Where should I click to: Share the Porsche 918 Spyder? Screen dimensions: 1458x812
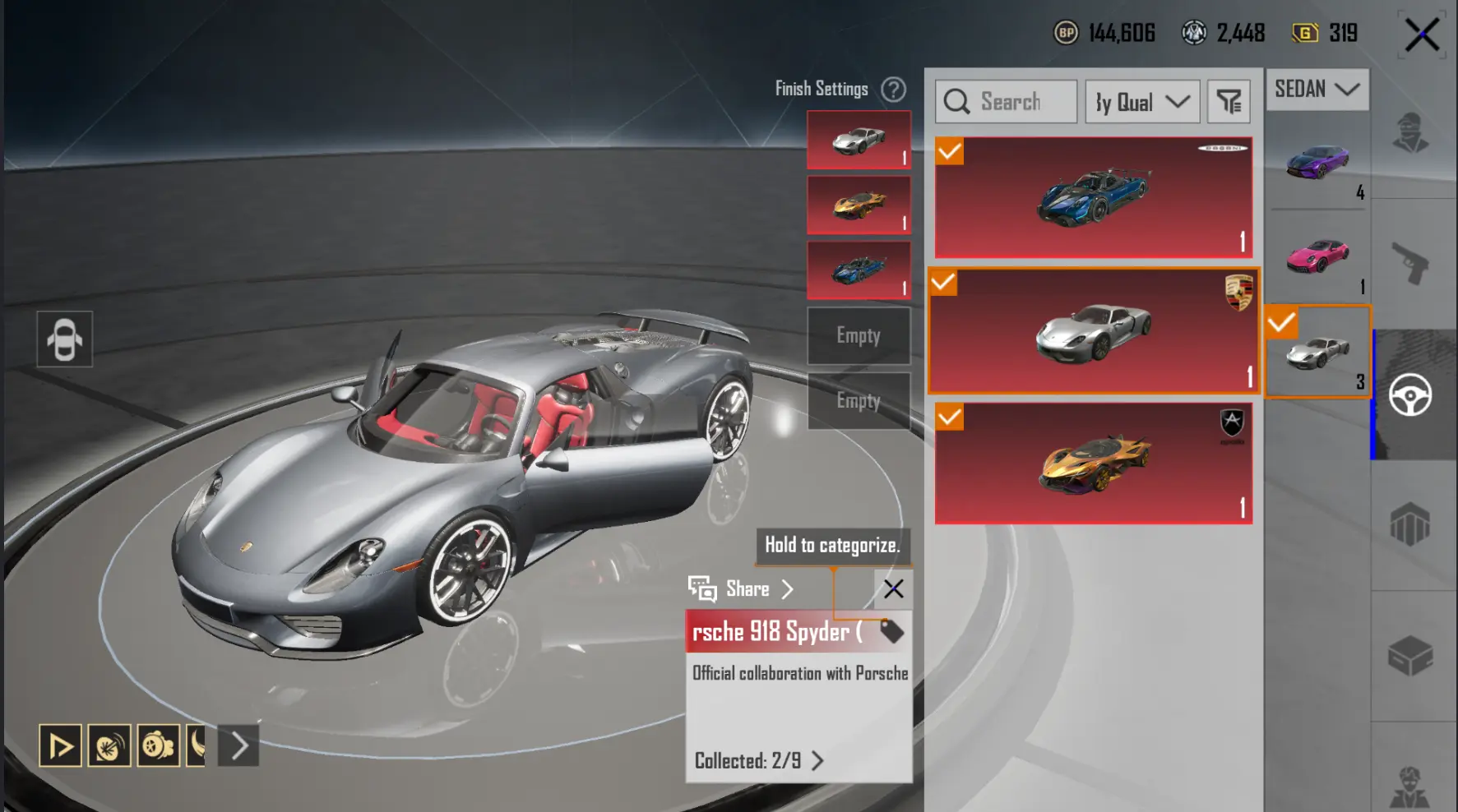point(742,588)
